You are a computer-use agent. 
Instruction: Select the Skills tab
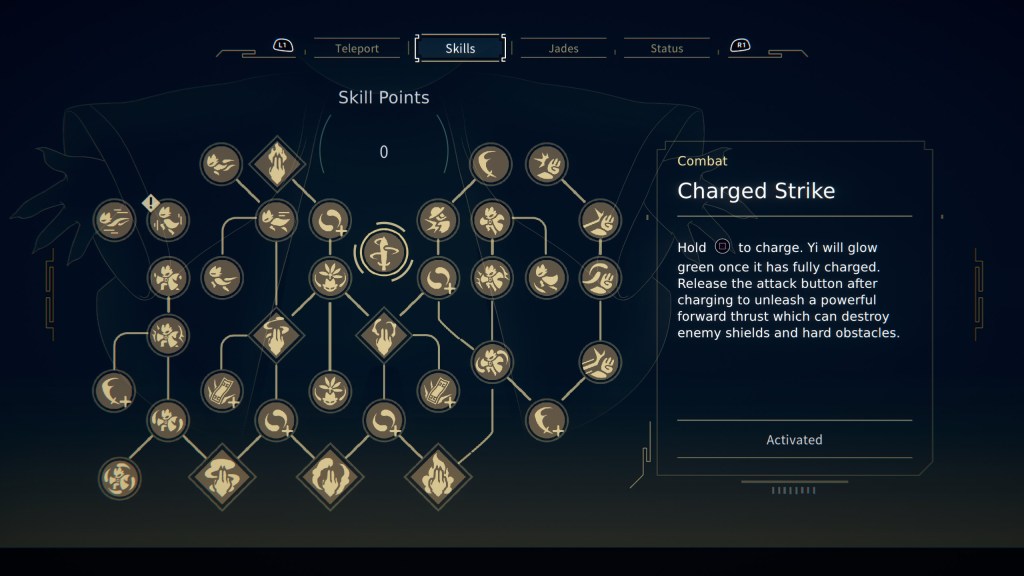coord(460,48)
